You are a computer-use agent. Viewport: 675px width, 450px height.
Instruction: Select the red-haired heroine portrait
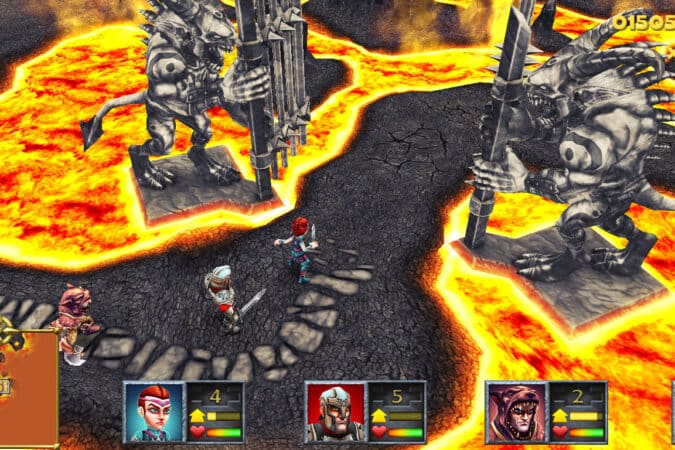pos(153,411)
